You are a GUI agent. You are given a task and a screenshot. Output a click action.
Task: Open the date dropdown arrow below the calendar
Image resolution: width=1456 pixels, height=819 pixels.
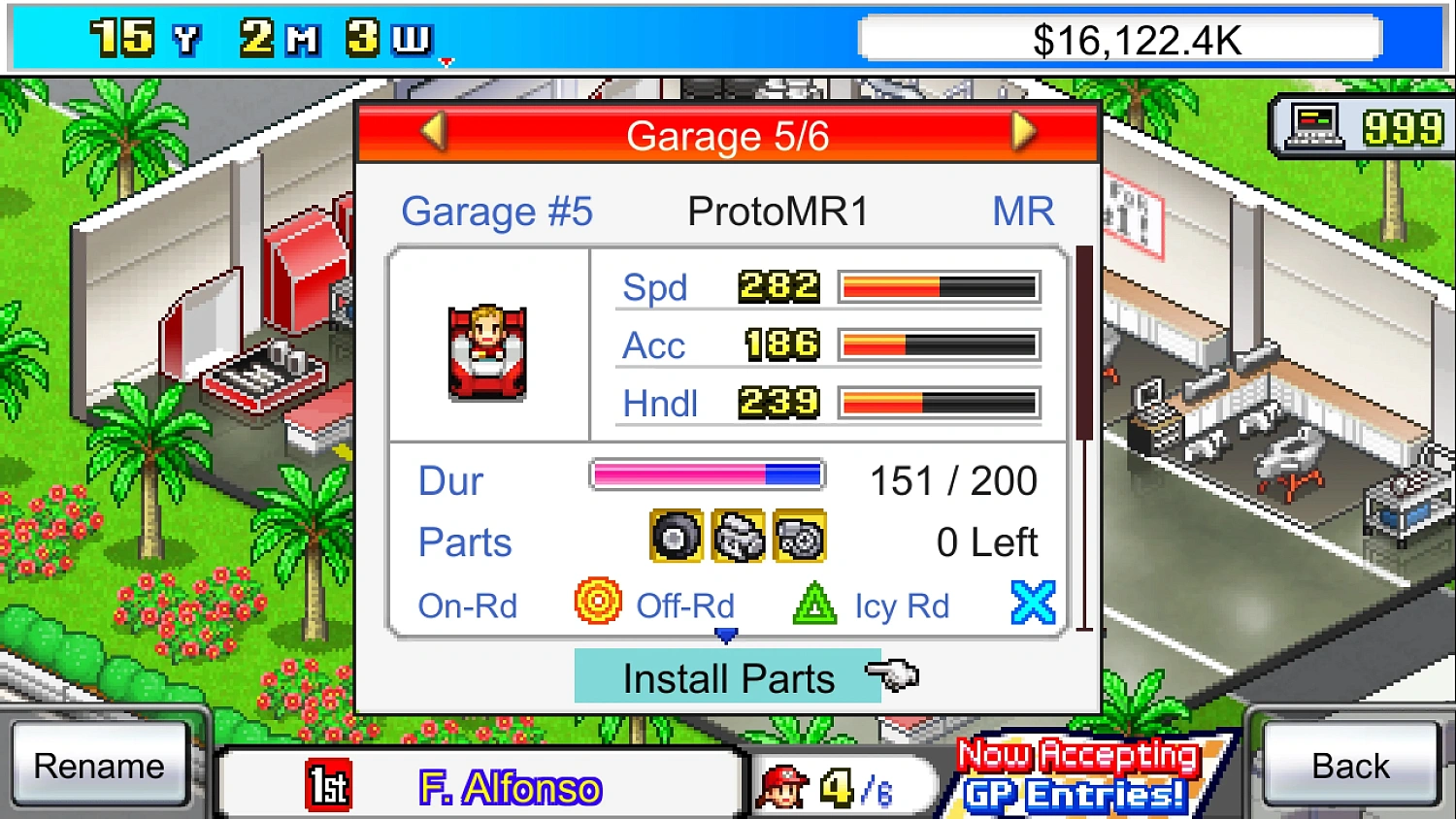click(446, 60)
